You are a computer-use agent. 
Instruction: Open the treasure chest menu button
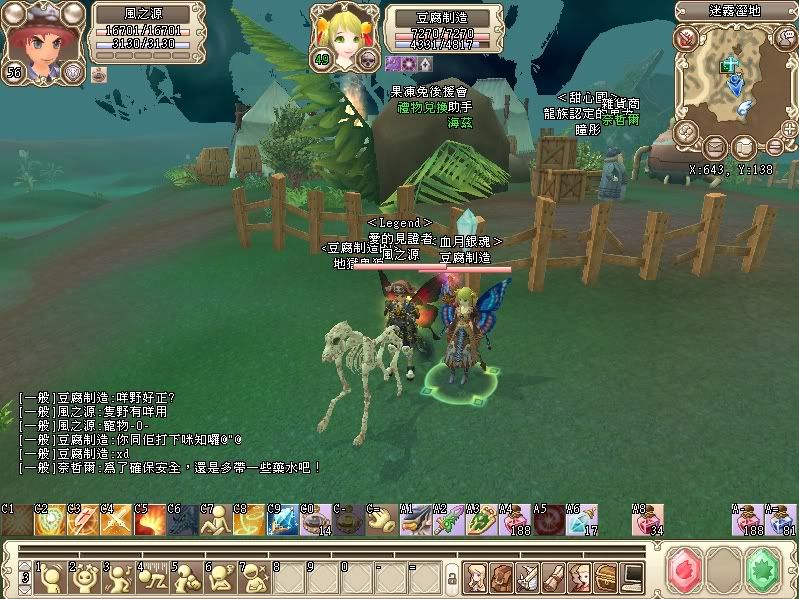(x=606, y=576)
